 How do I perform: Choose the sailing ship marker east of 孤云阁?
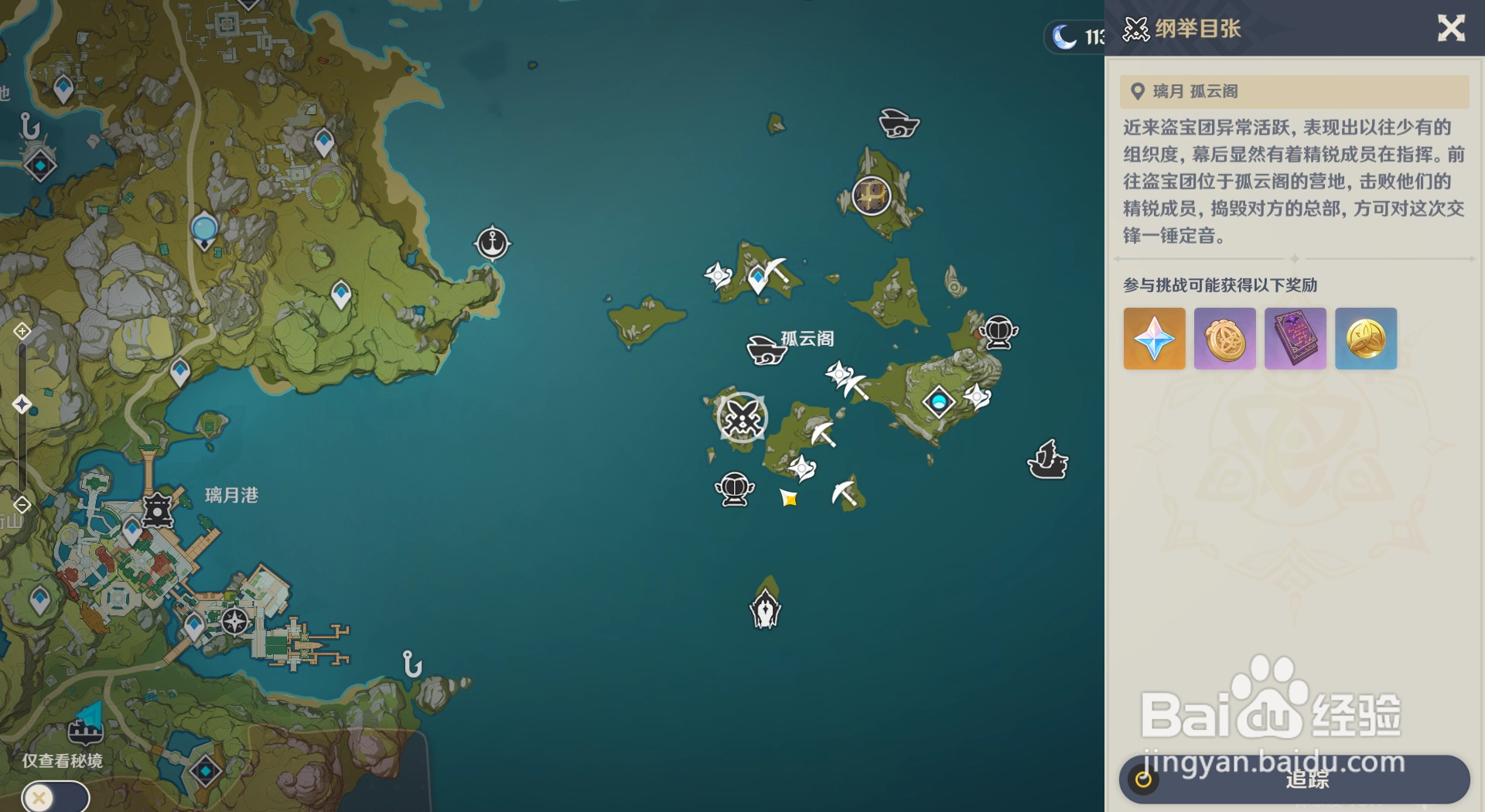click(1047, 460)
